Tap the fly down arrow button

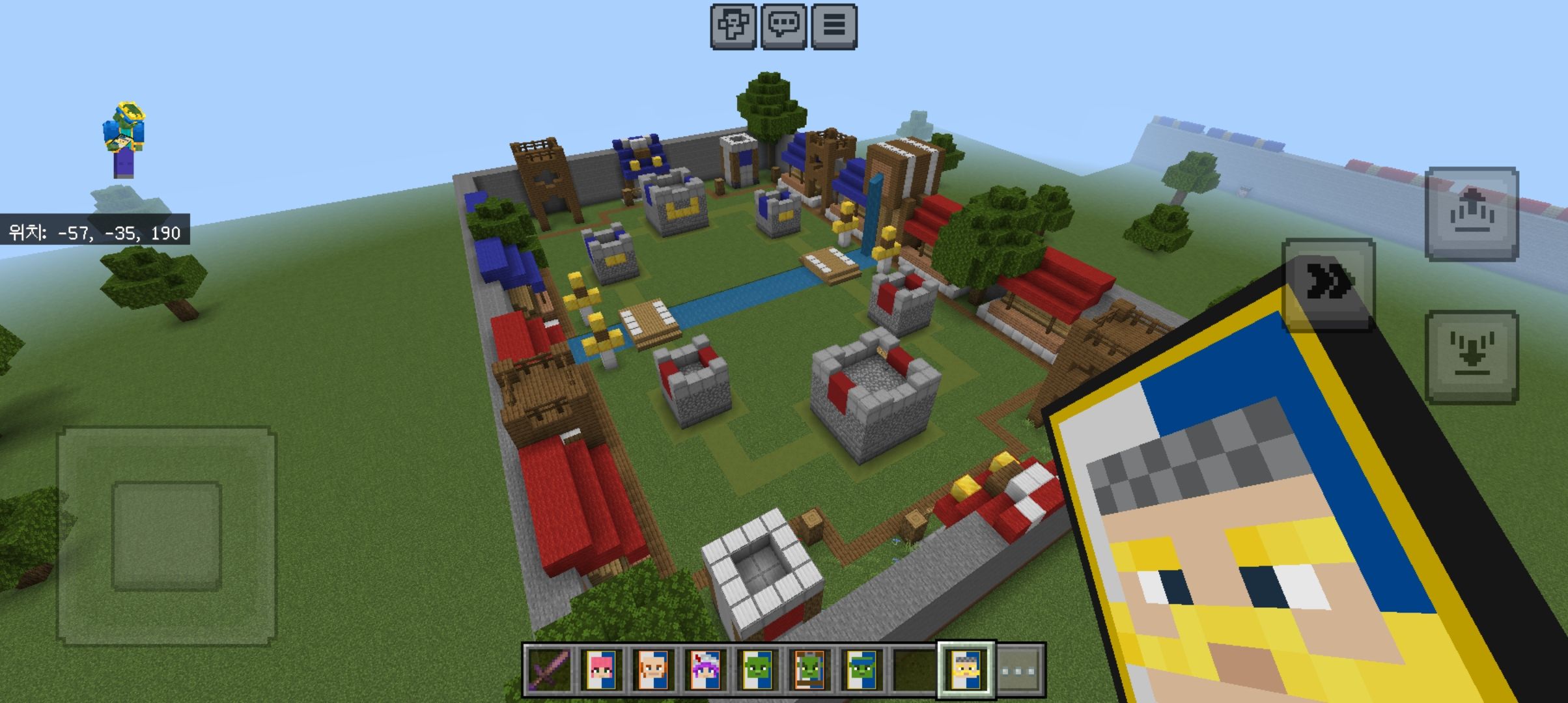[1471, 357]
